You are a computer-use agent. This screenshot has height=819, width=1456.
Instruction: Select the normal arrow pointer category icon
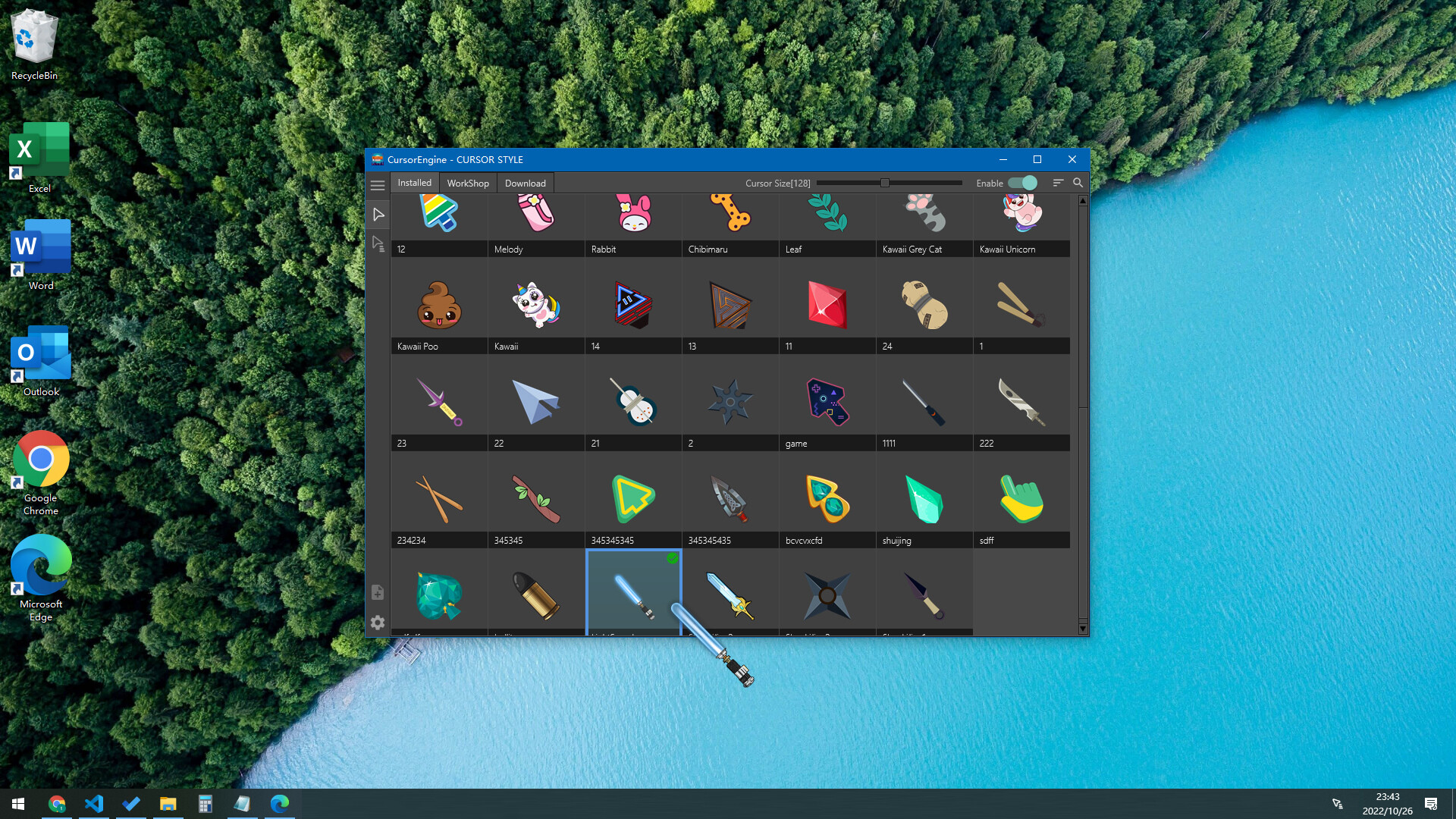point(378,215)
